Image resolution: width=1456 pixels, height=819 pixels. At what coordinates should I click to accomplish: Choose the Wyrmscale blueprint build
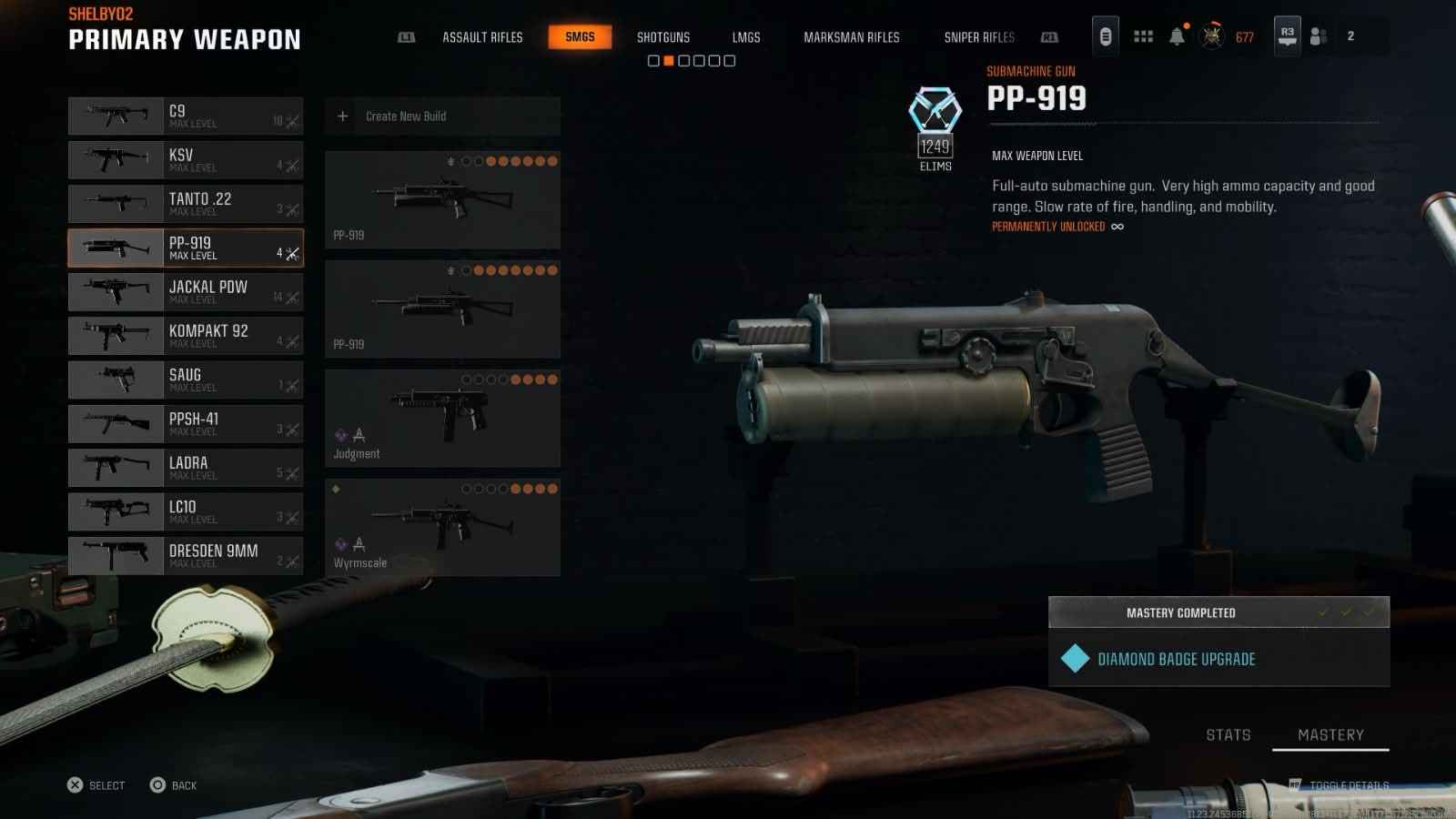pyautogui.click(x=442, y=528)
